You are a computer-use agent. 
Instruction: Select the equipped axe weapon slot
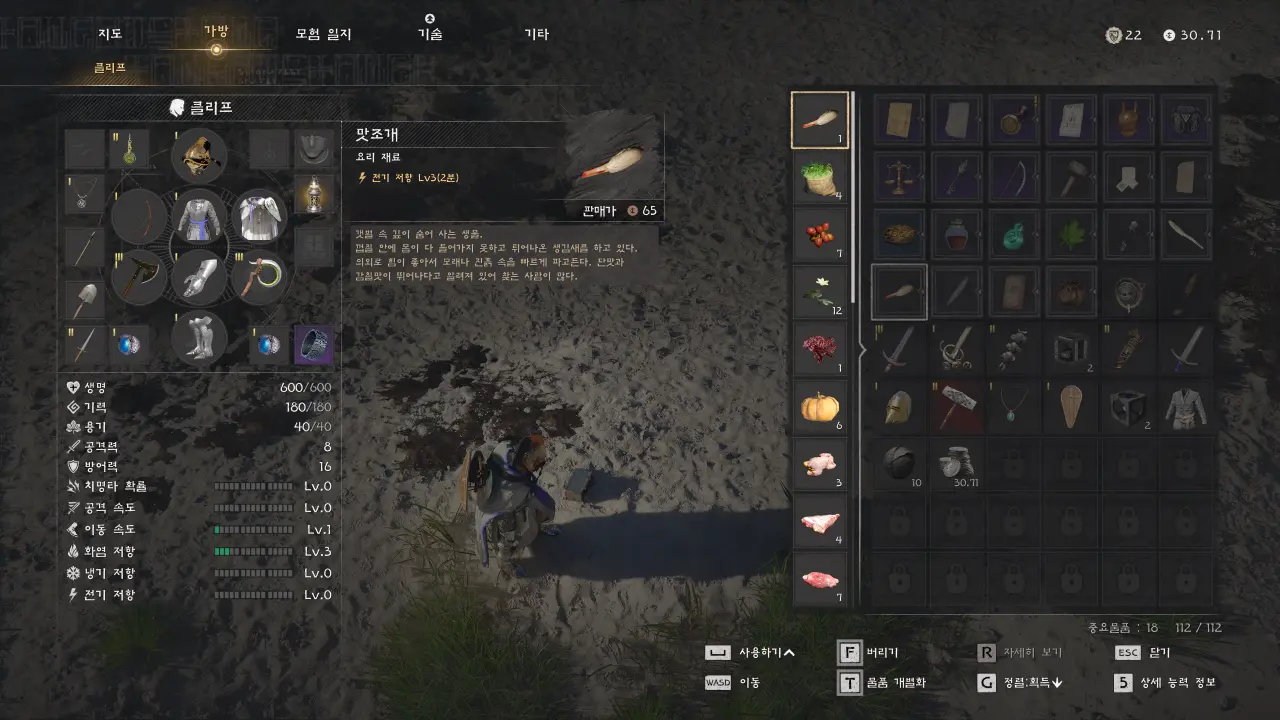click(x=139, y=276)
